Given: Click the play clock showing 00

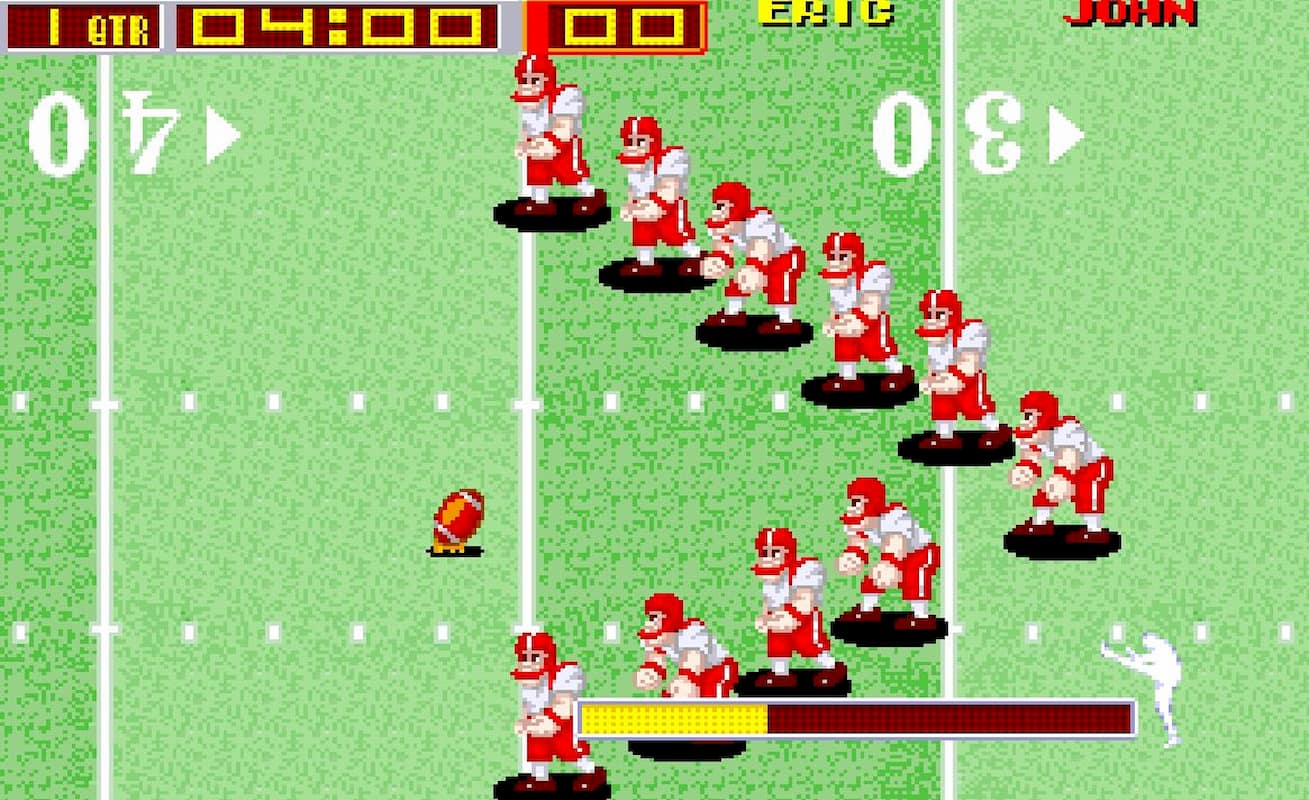Looking at the screenshot, I should [x=627, y=24].
